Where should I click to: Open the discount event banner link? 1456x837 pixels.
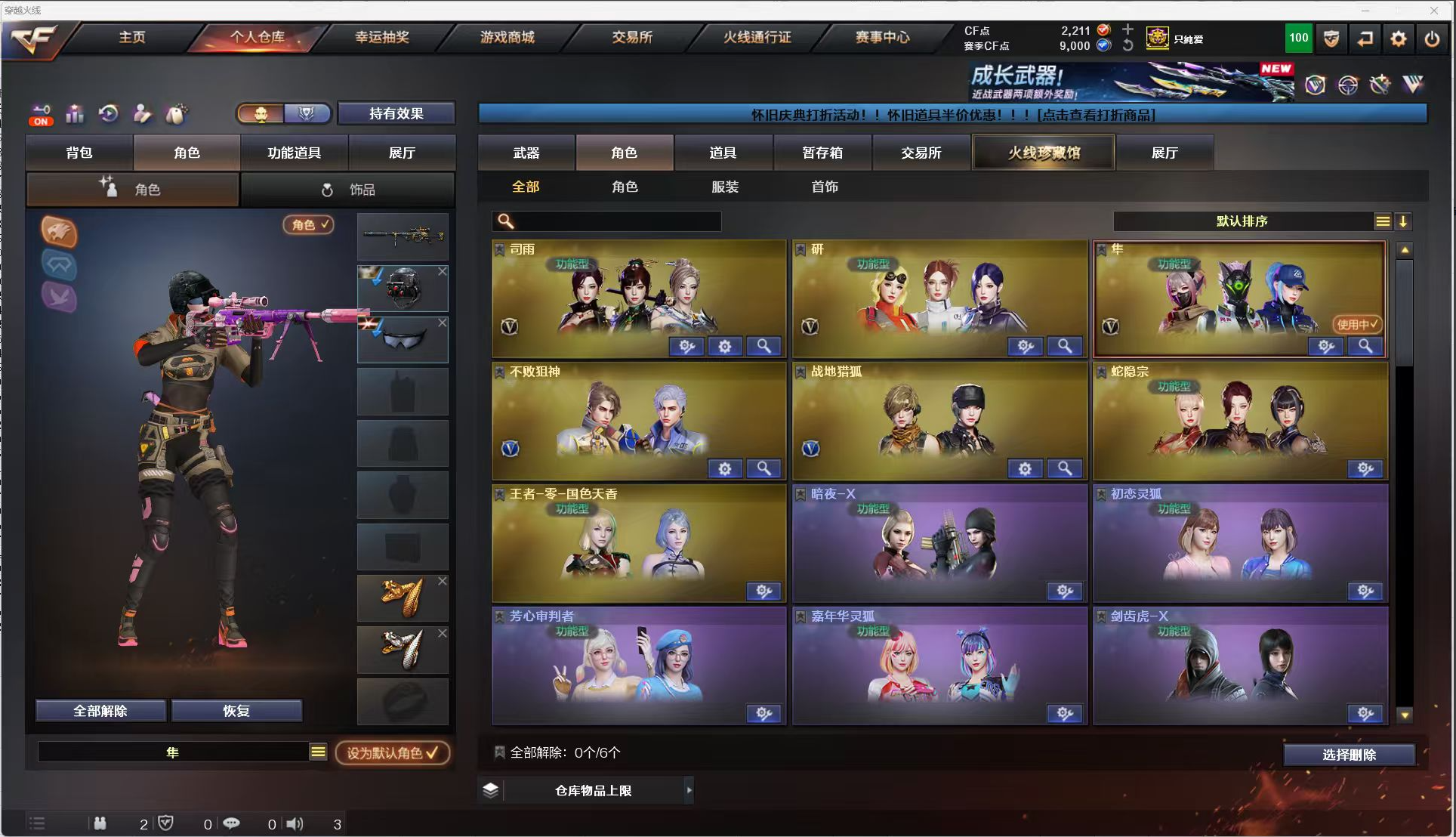point(952,114)
